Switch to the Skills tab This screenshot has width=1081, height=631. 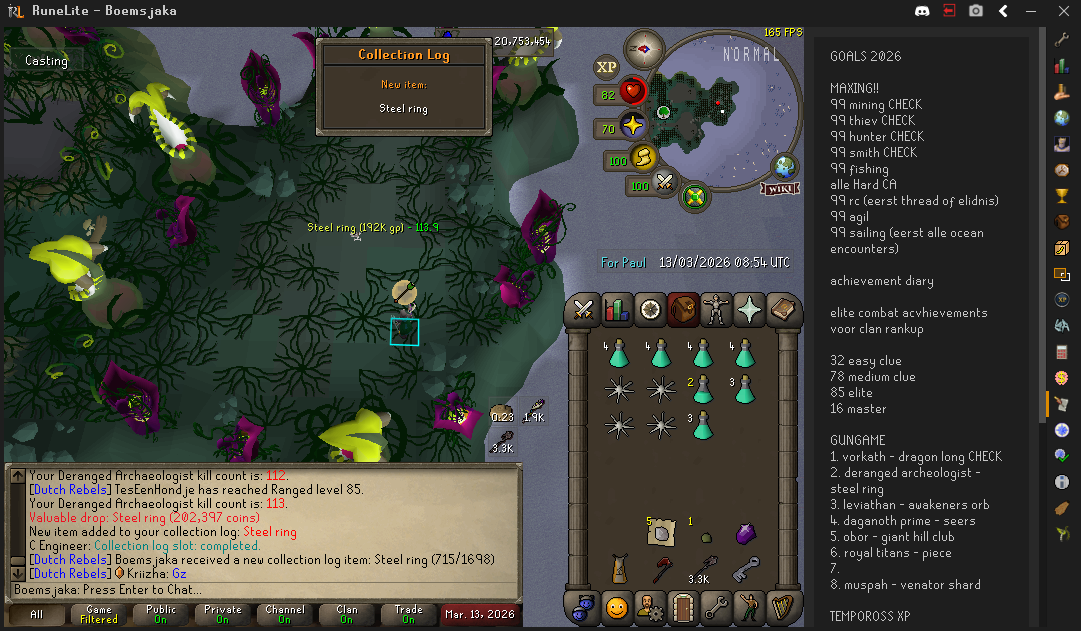click(x=618, y=310)
